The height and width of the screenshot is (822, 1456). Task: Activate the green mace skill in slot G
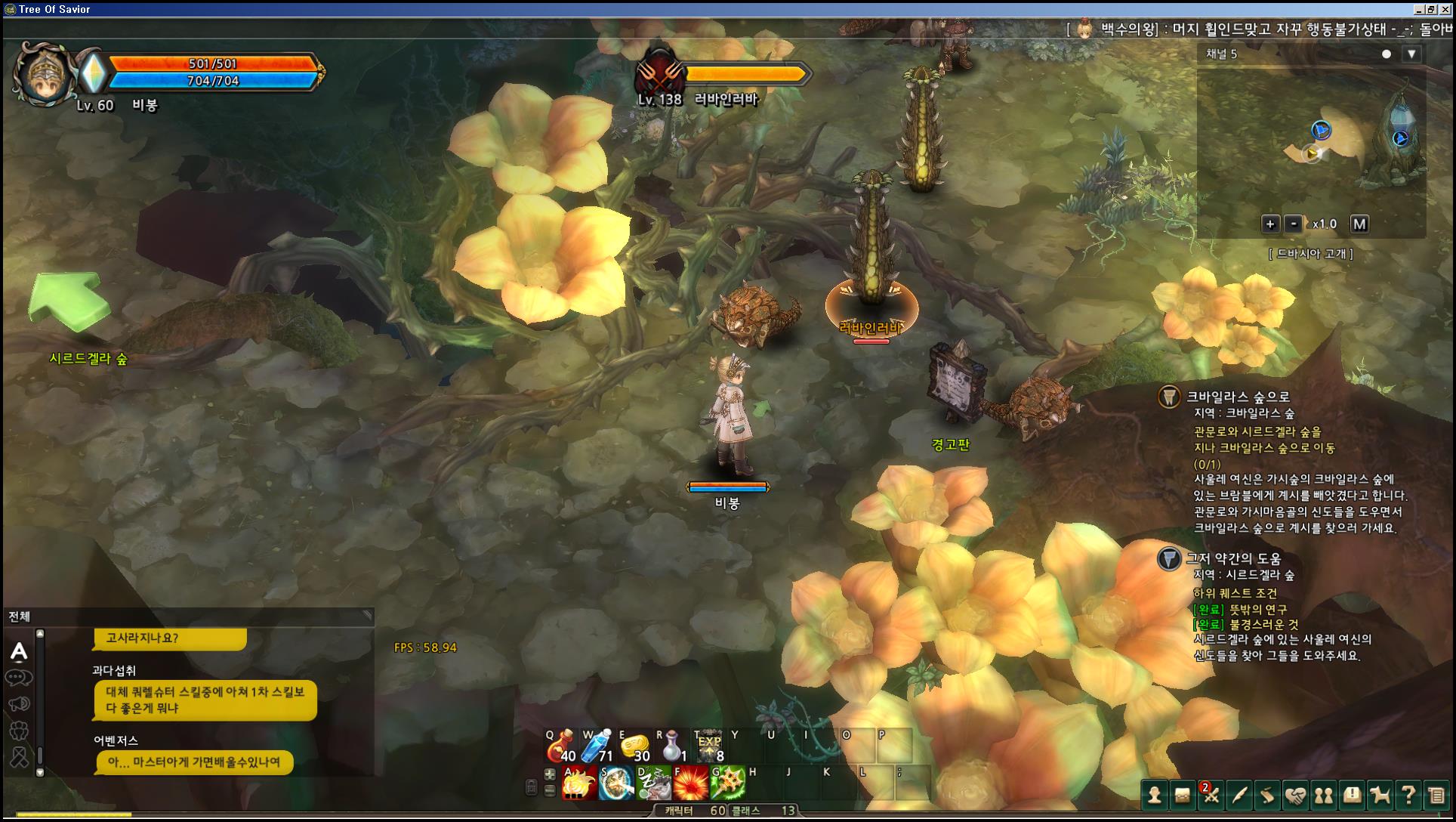pos(727,783)
